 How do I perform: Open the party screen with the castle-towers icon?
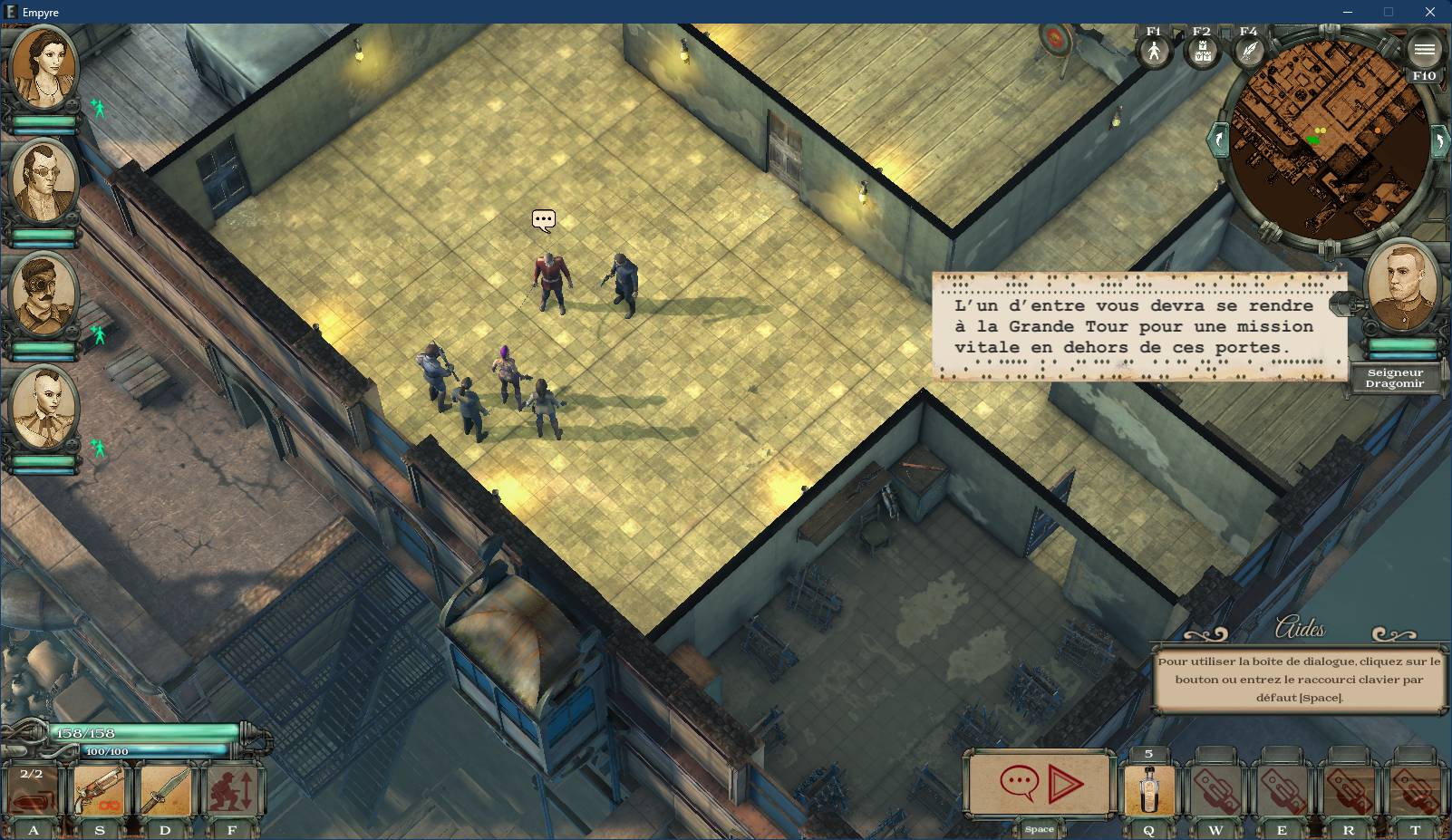(x=1202, y=51)
